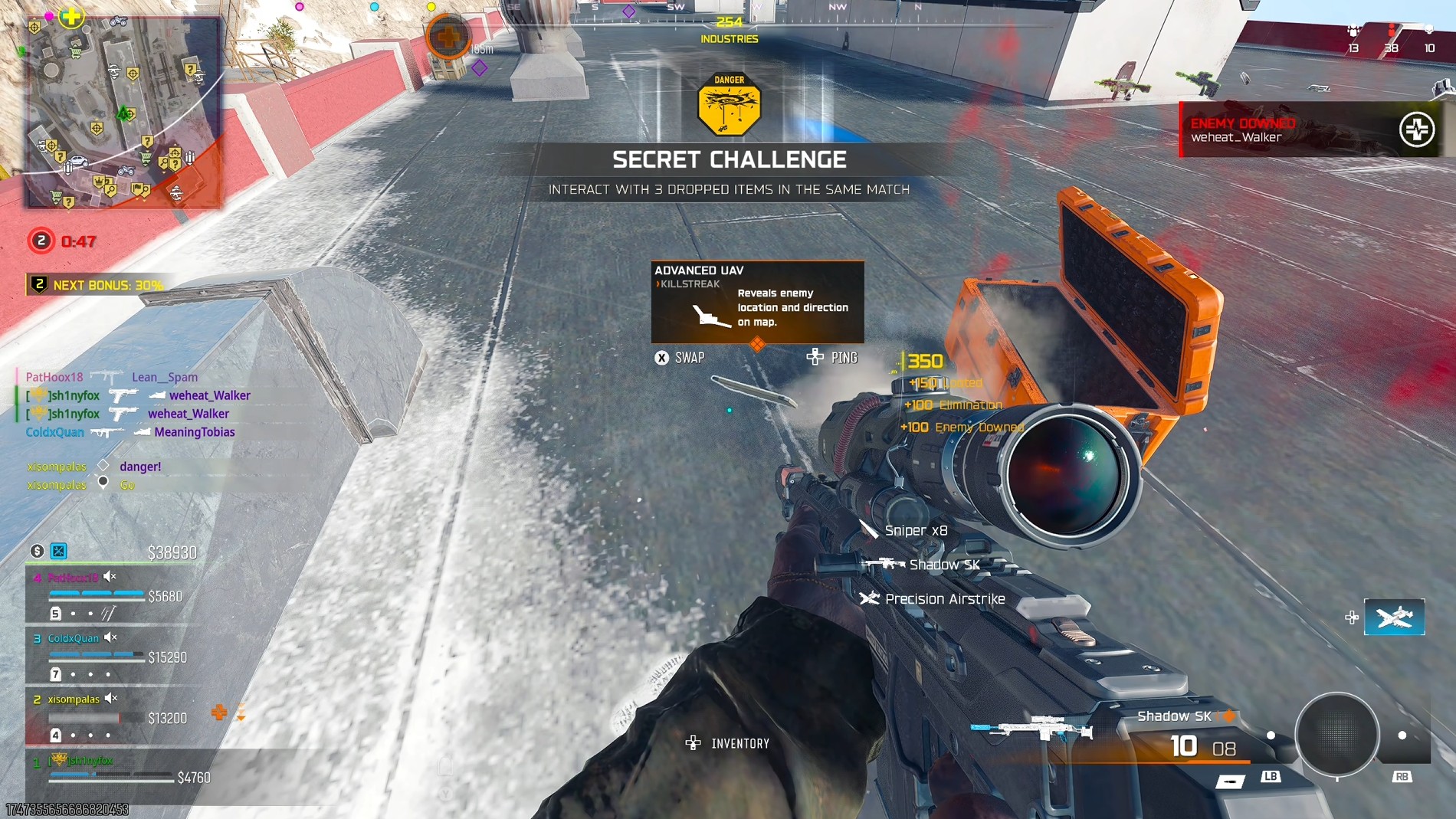The width and height of the screenshot is (1456, 819).
Task: Select the Sniper x8 scorestreak icon
Action: [870, 529]
